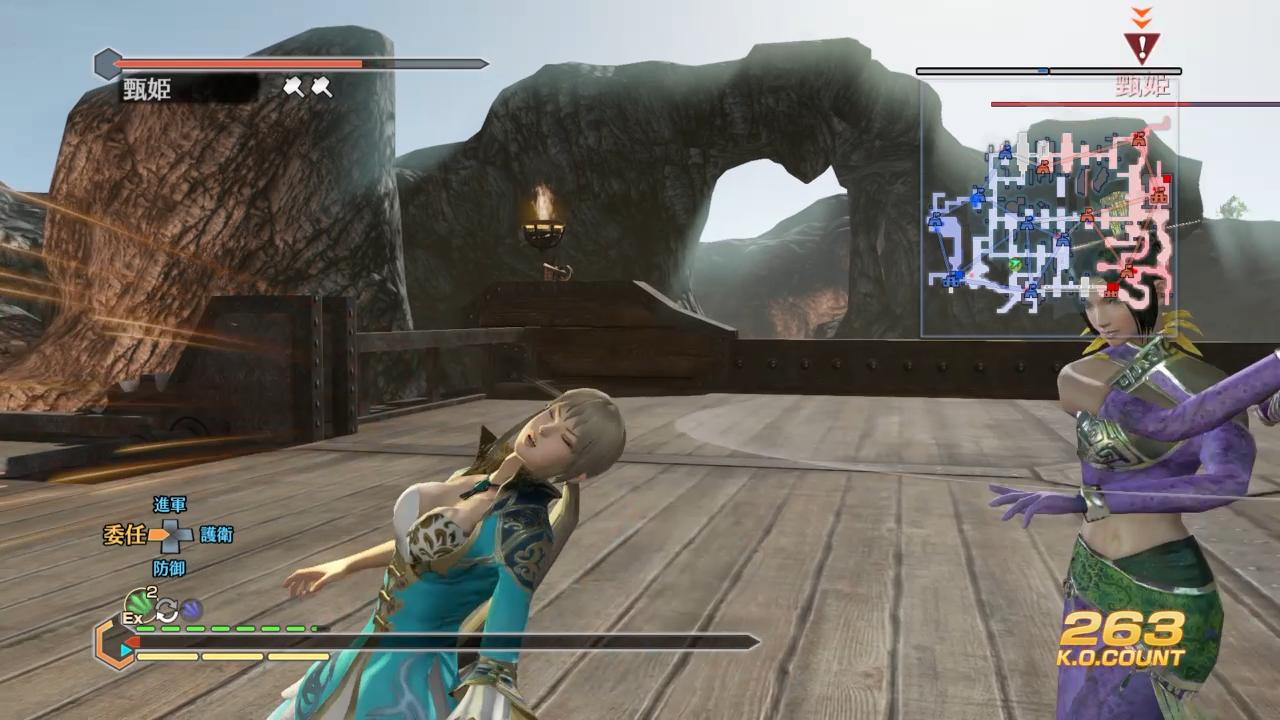Click the weapon swap arrows icon

166,609
